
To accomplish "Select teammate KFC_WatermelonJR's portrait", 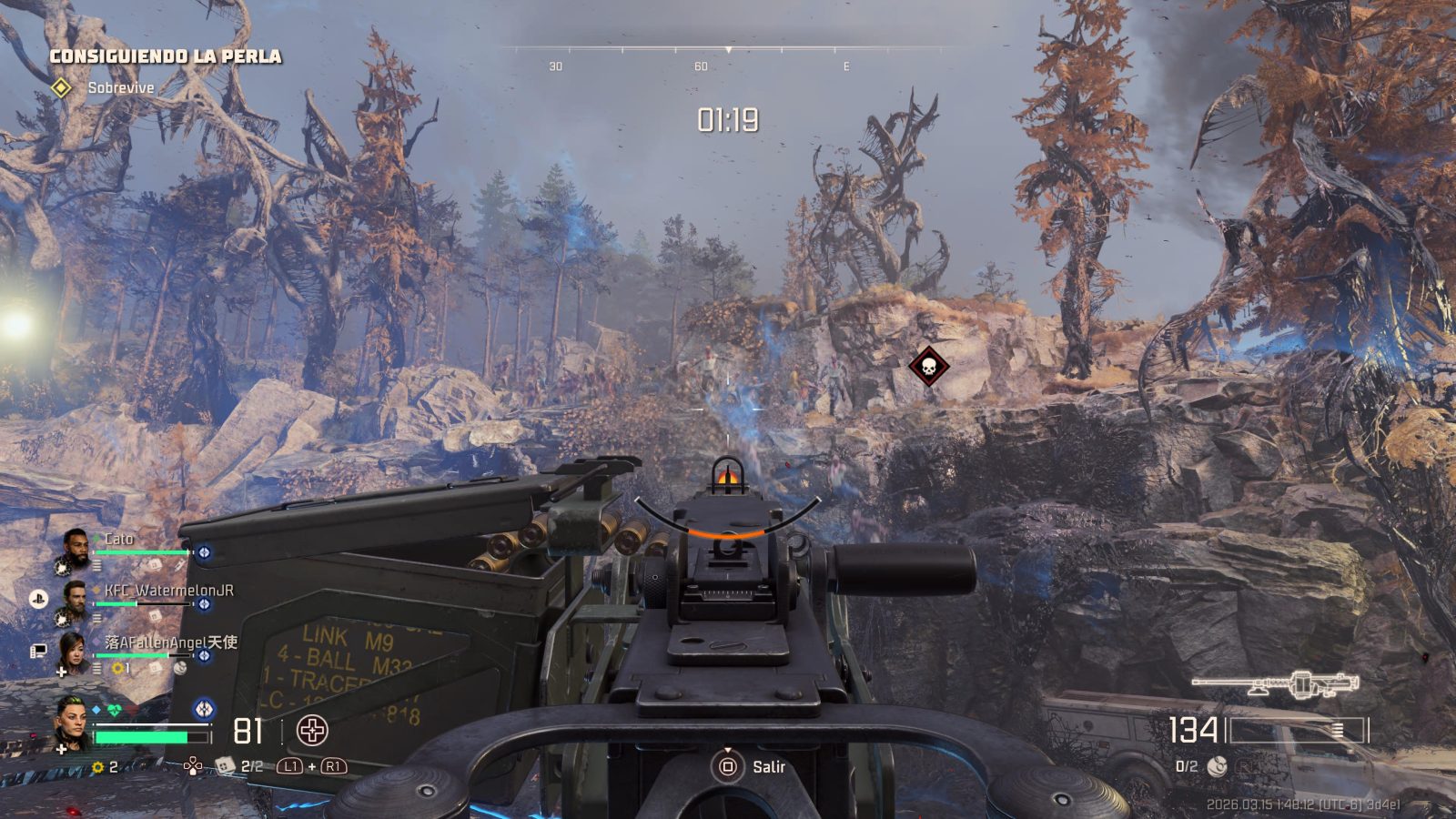I will tap(75, 599).
